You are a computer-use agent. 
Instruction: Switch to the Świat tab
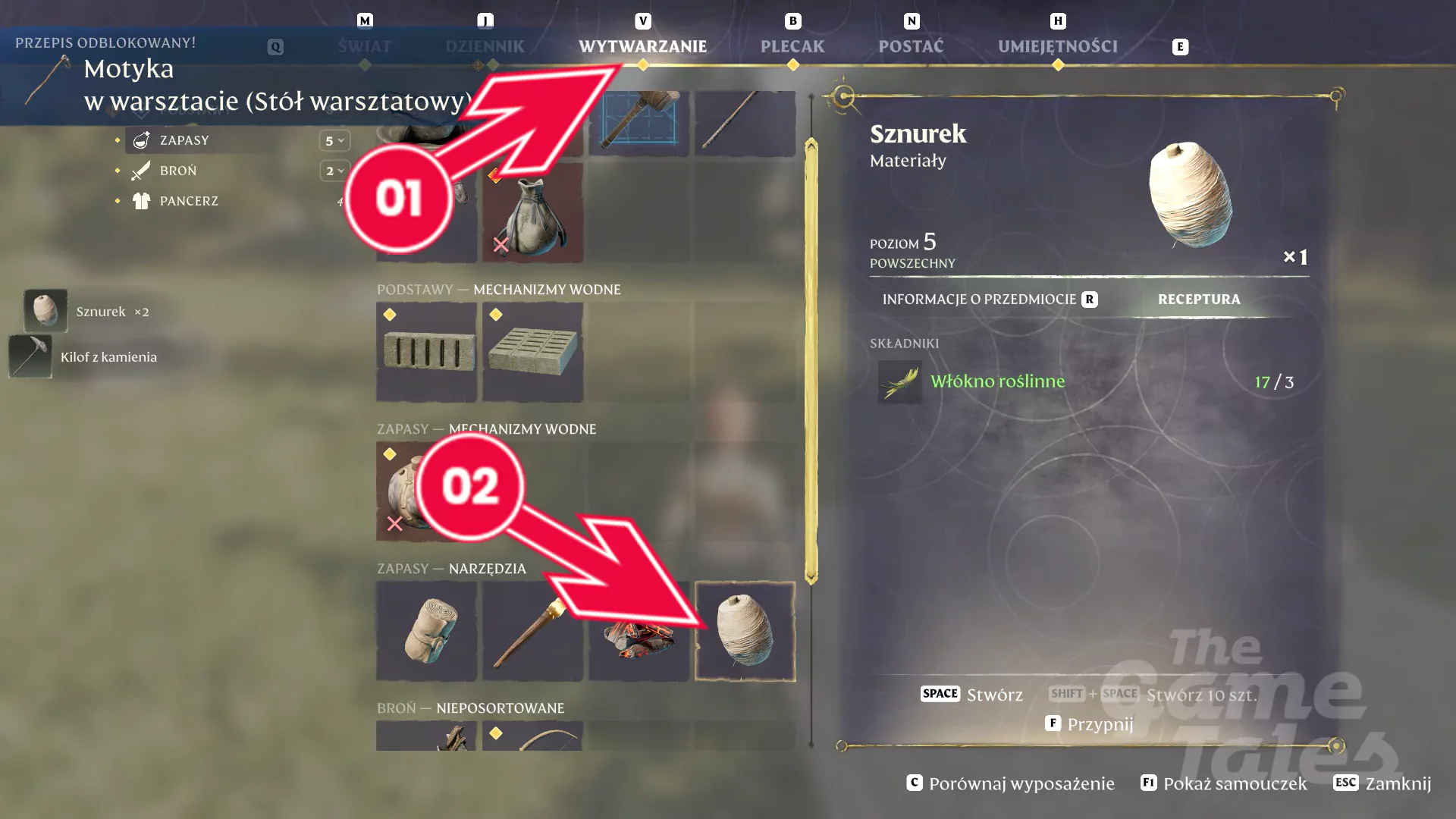pyautogui.click(x=364, y=46)
